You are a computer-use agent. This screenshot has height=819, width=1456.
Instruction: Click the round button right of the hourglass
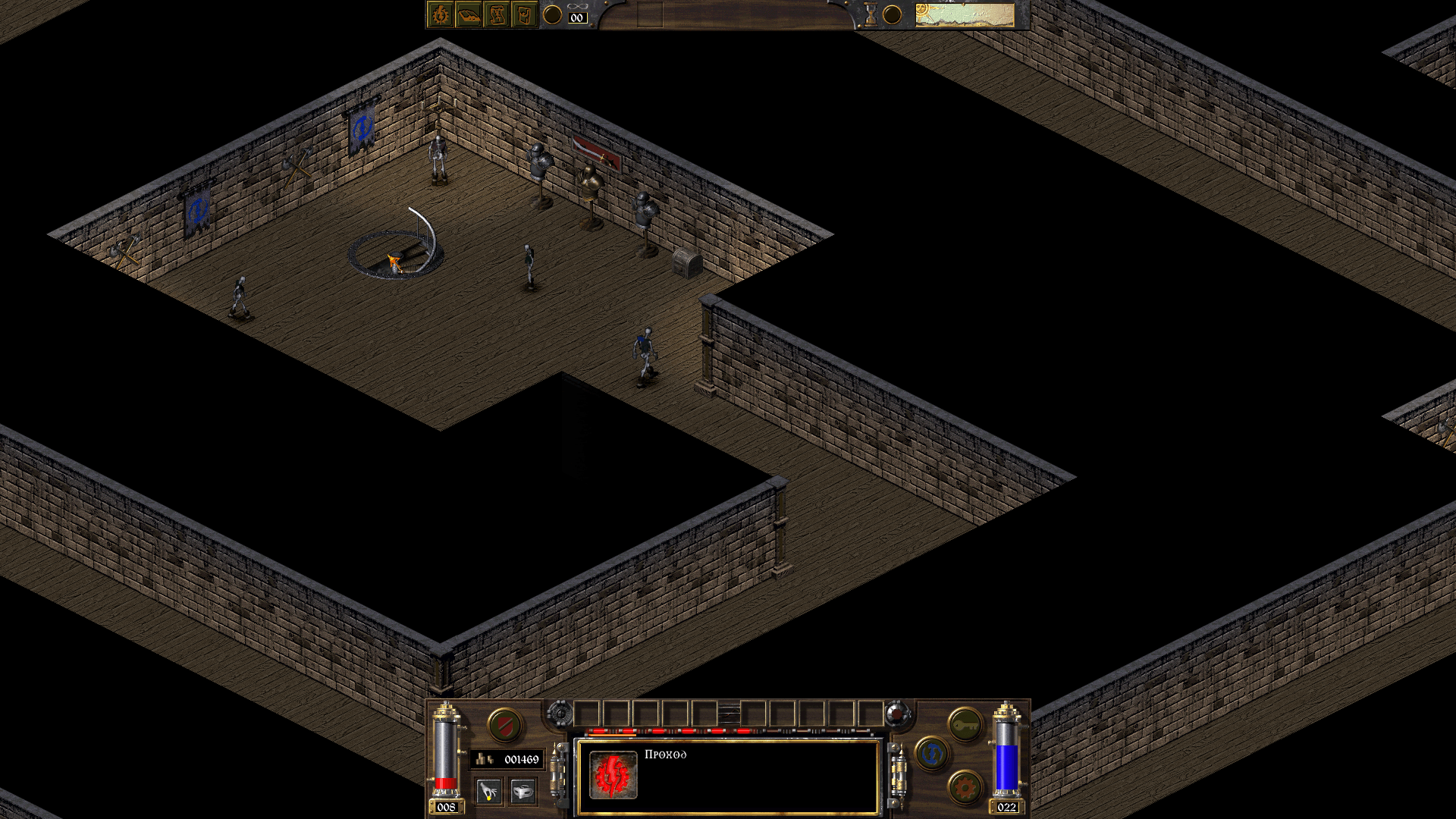pyautogui.click(x=893, y=14)
